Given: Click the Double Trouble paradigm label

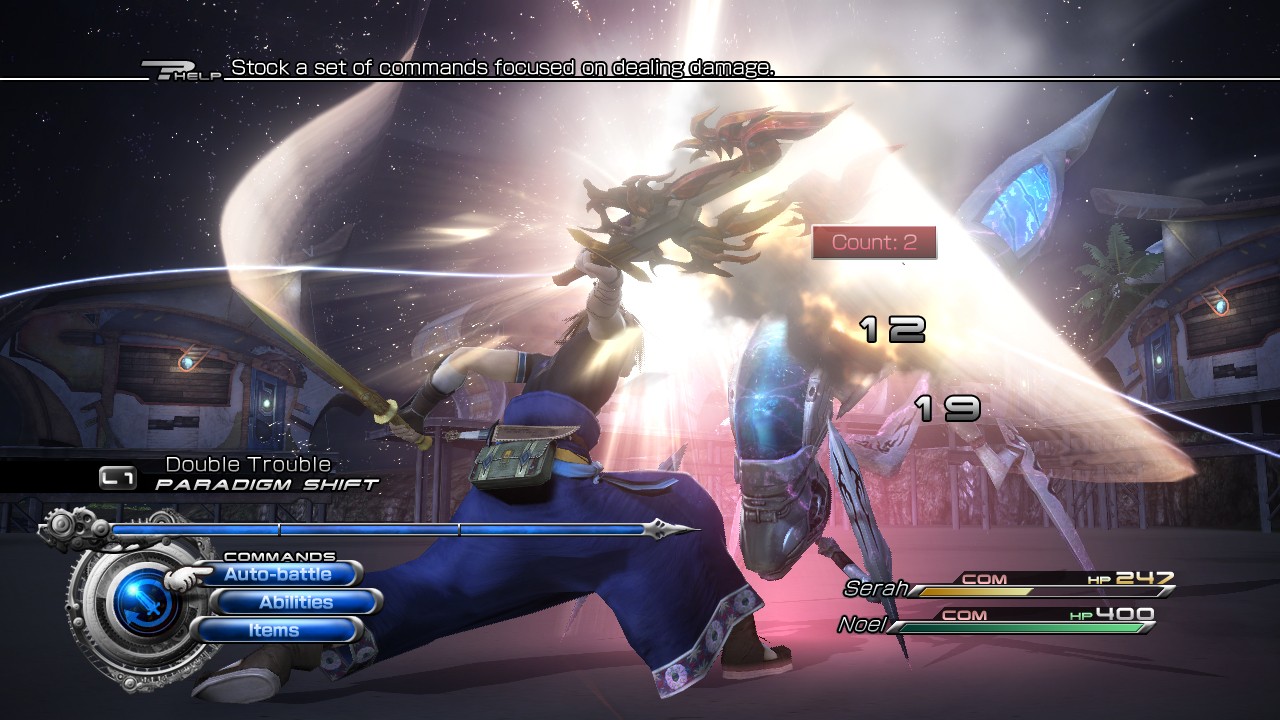Looking at the screenshot, I should click(246, 464).
